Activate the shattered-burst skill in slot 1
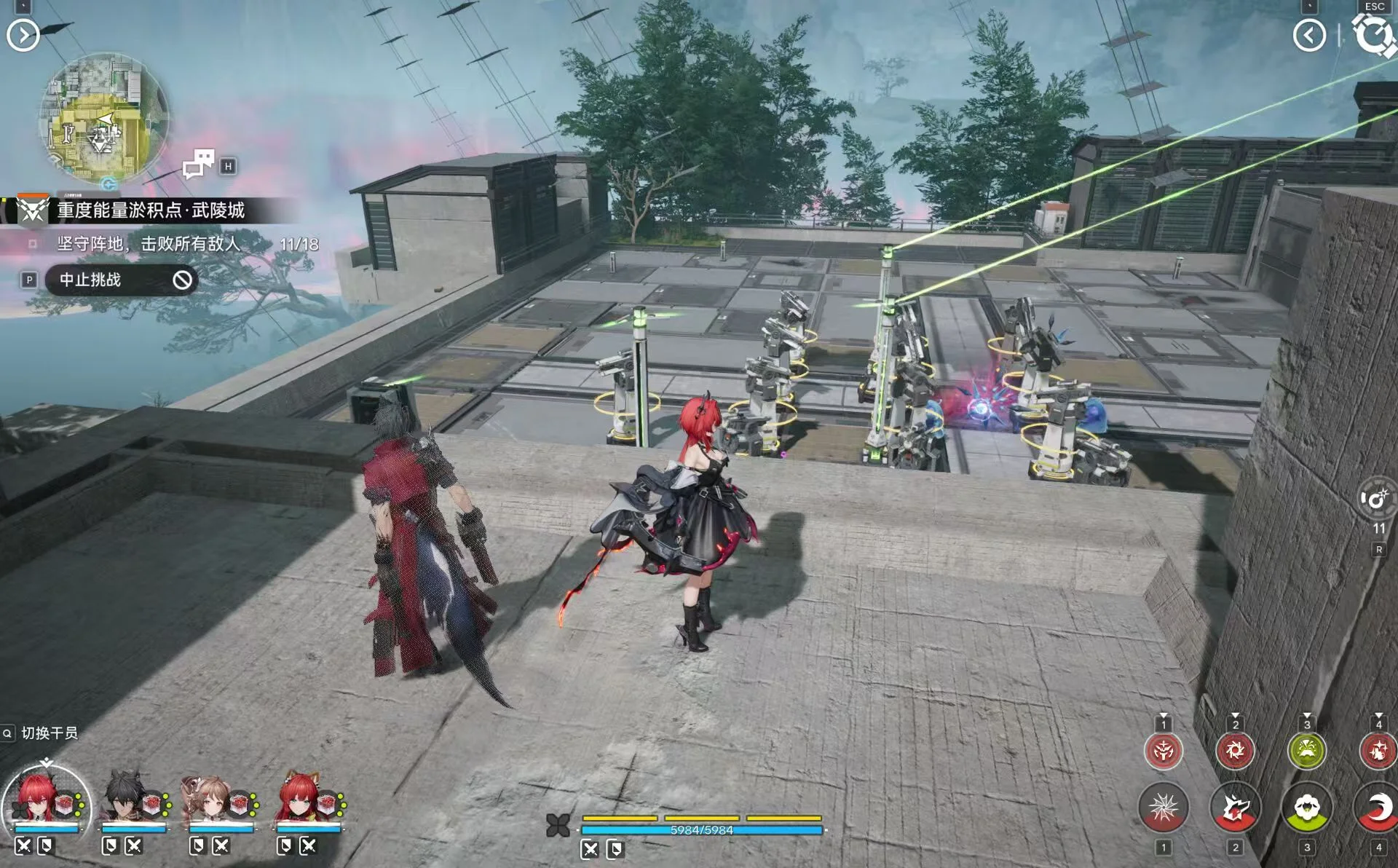Image resolution: width=1398 pixels, height=868 pixels. click(x=1164, y=808)
